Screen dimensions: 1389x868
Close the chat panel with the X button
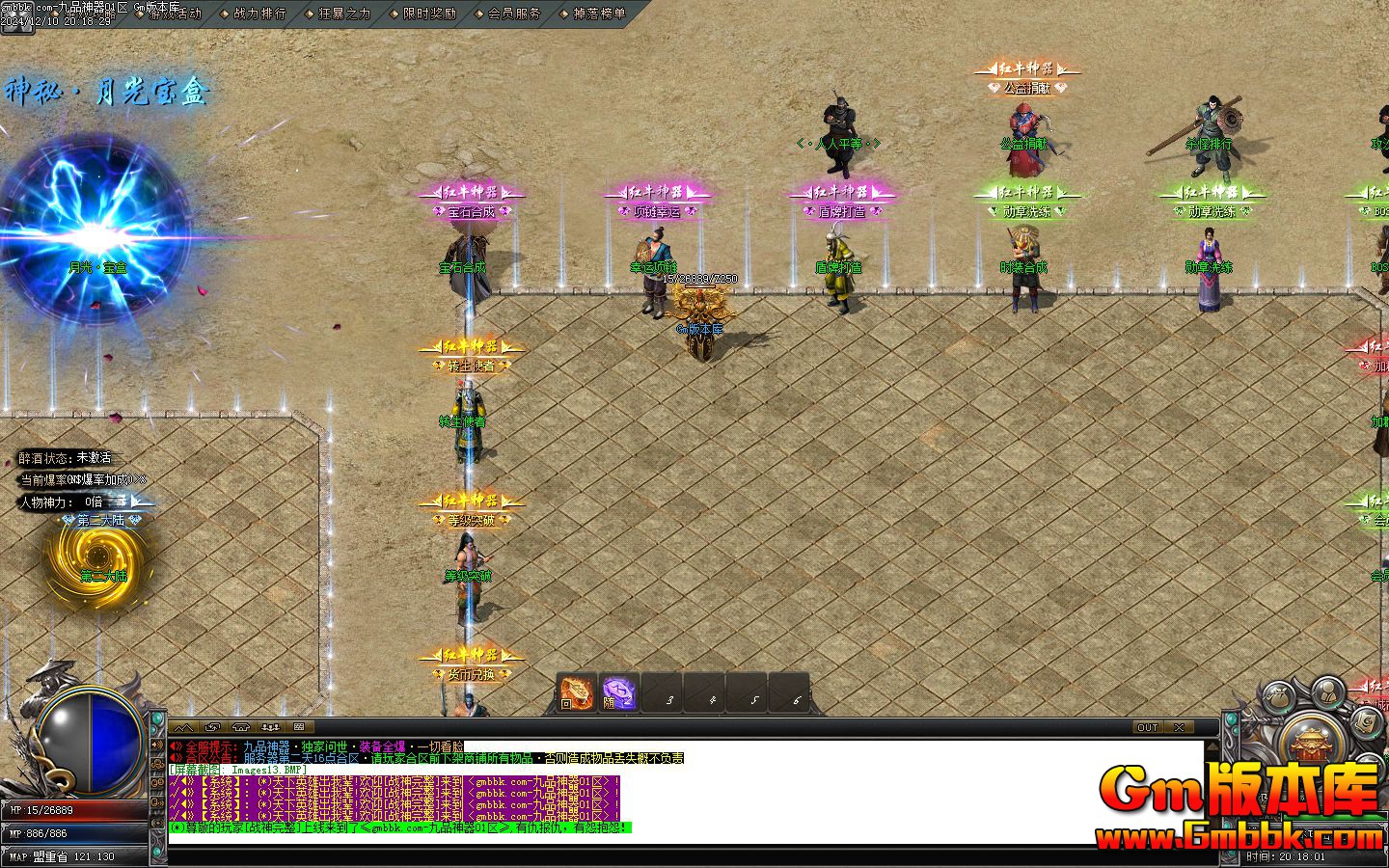click(x=1179, y=727)
